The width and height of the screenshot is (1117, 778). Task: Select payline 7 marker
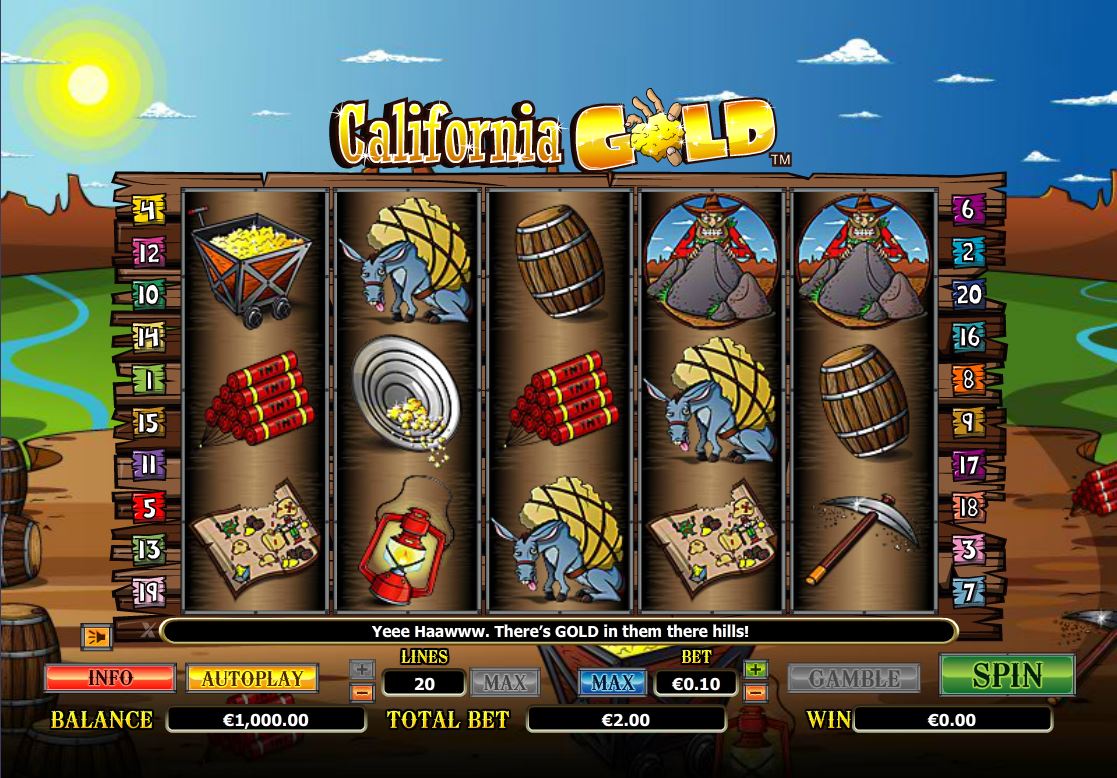[x=968, y=591]
